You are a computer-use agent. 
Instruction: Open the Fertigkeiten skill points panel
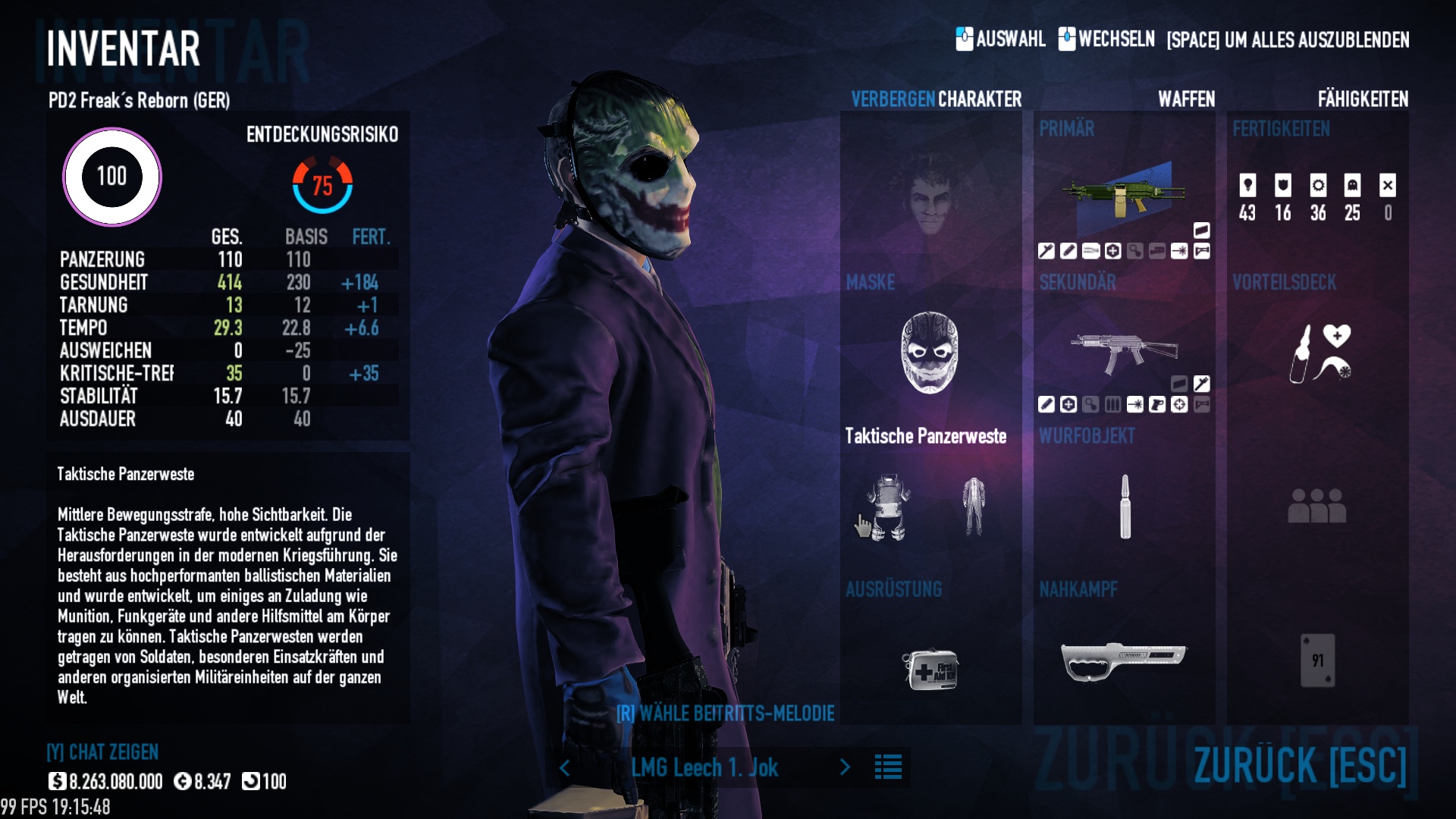[x=1317, y=197]
